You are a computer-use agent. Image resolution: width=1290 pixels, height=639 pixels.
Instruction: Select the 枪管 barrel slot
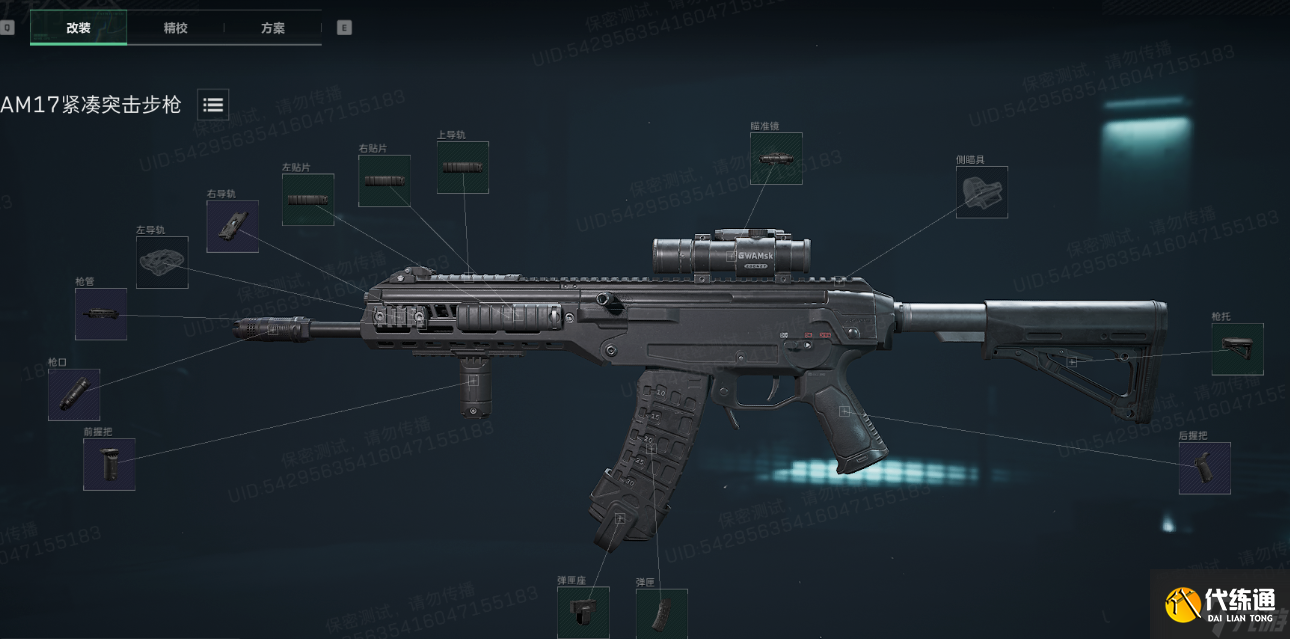[x=101, y=314]
